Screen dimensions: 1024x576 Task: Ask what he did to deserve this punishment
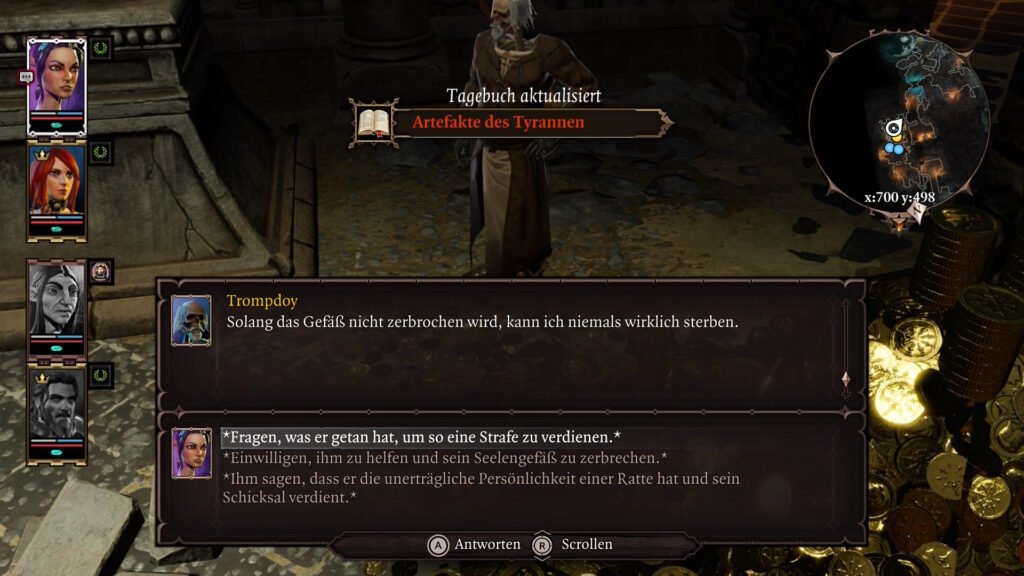[x=421, y=438]
